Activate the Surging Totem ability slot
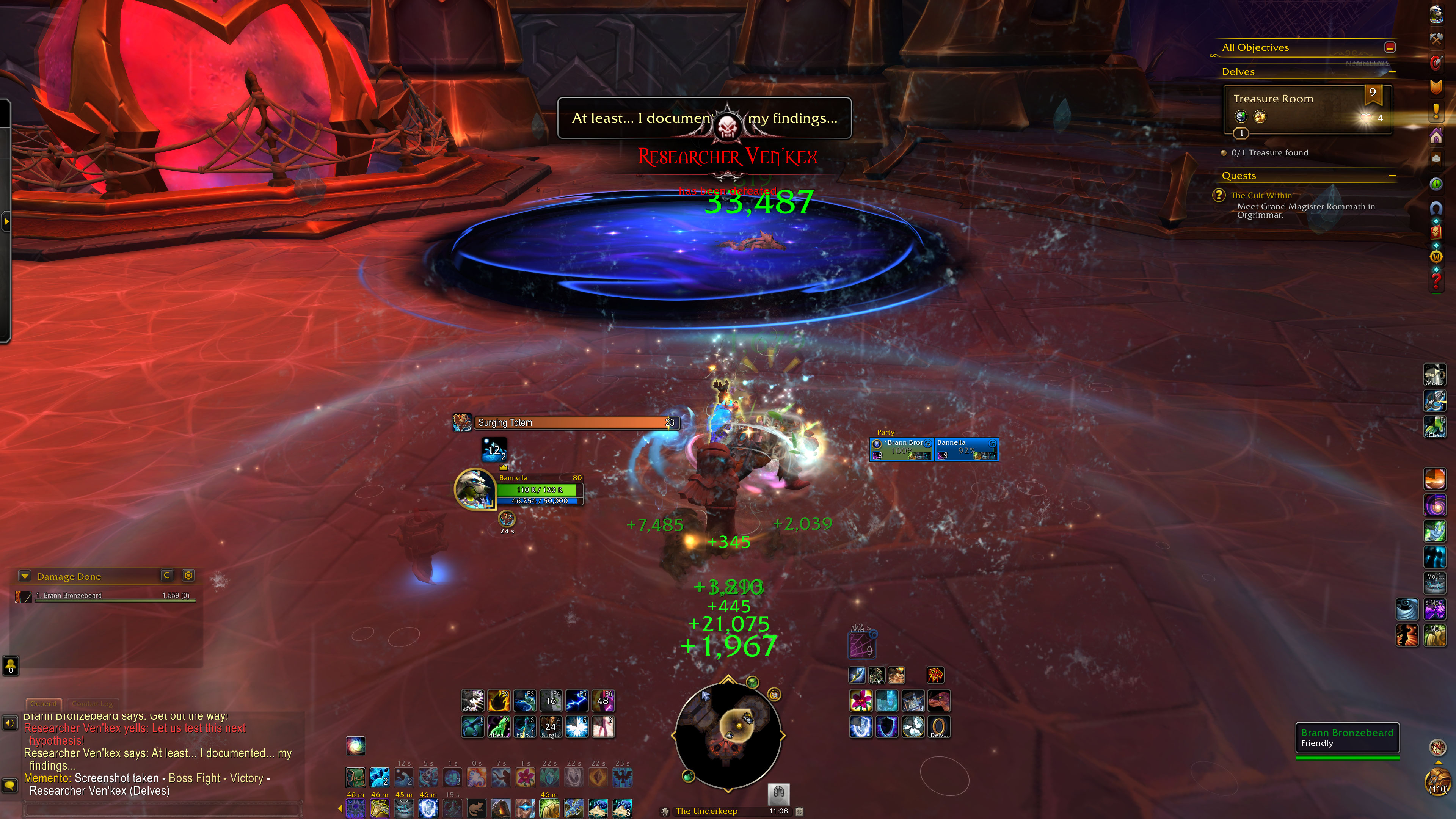Viewport: 1456px width, 819px height. [x=551, y=727]
